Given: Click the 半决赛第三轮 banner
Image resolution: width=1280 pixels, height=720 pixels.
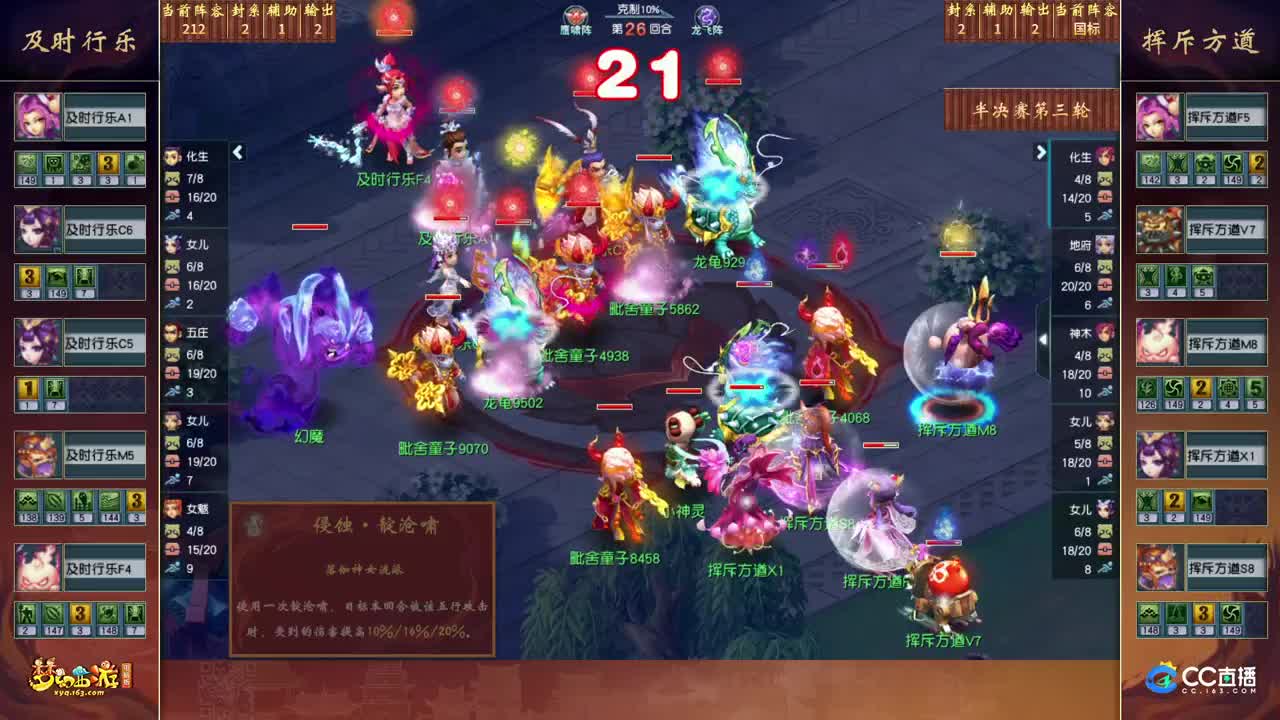Looking at the screenshot, I should coord(1032,112).
